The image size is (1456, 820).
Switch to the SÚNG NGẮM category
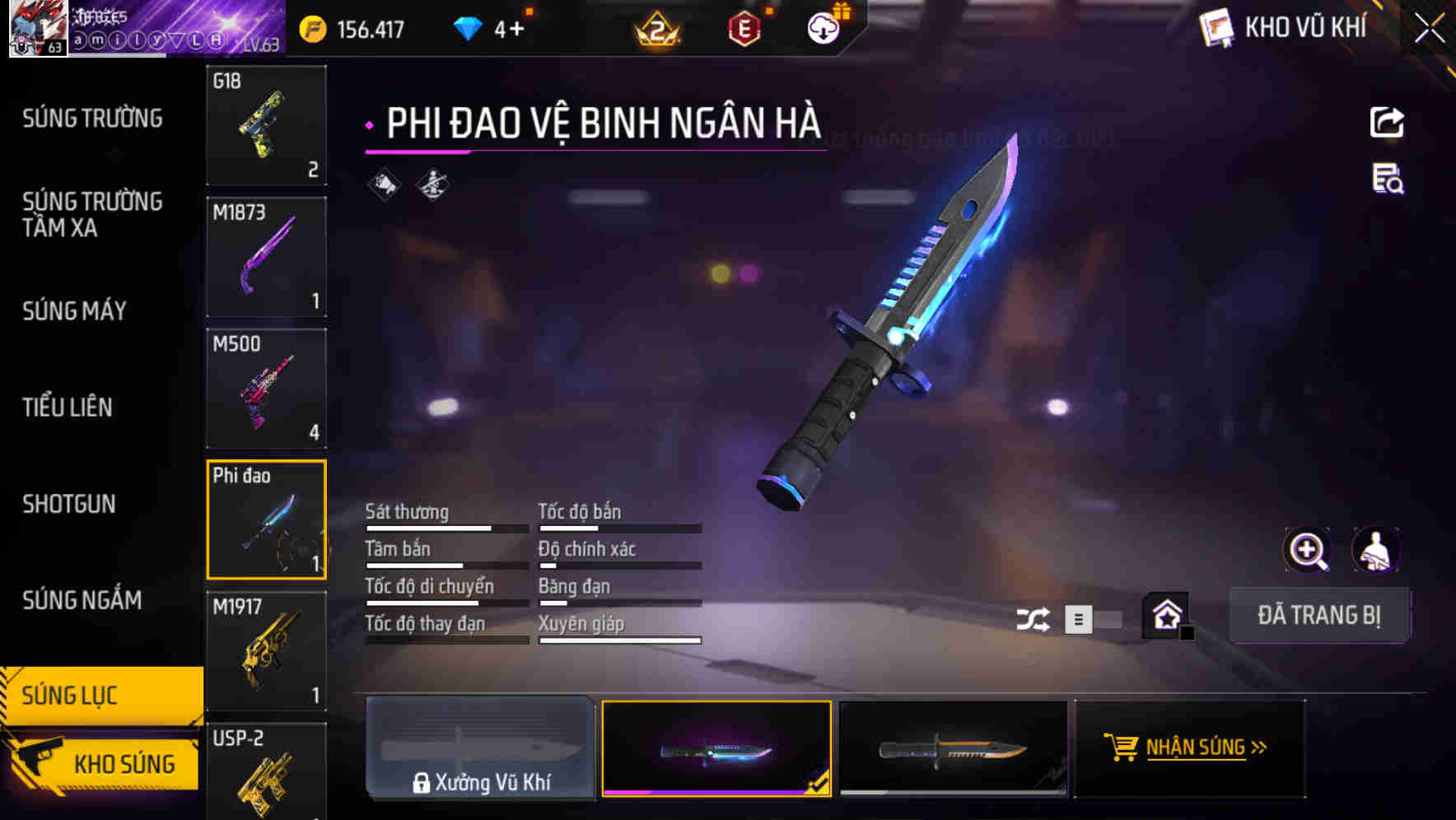tap(82, 600)
